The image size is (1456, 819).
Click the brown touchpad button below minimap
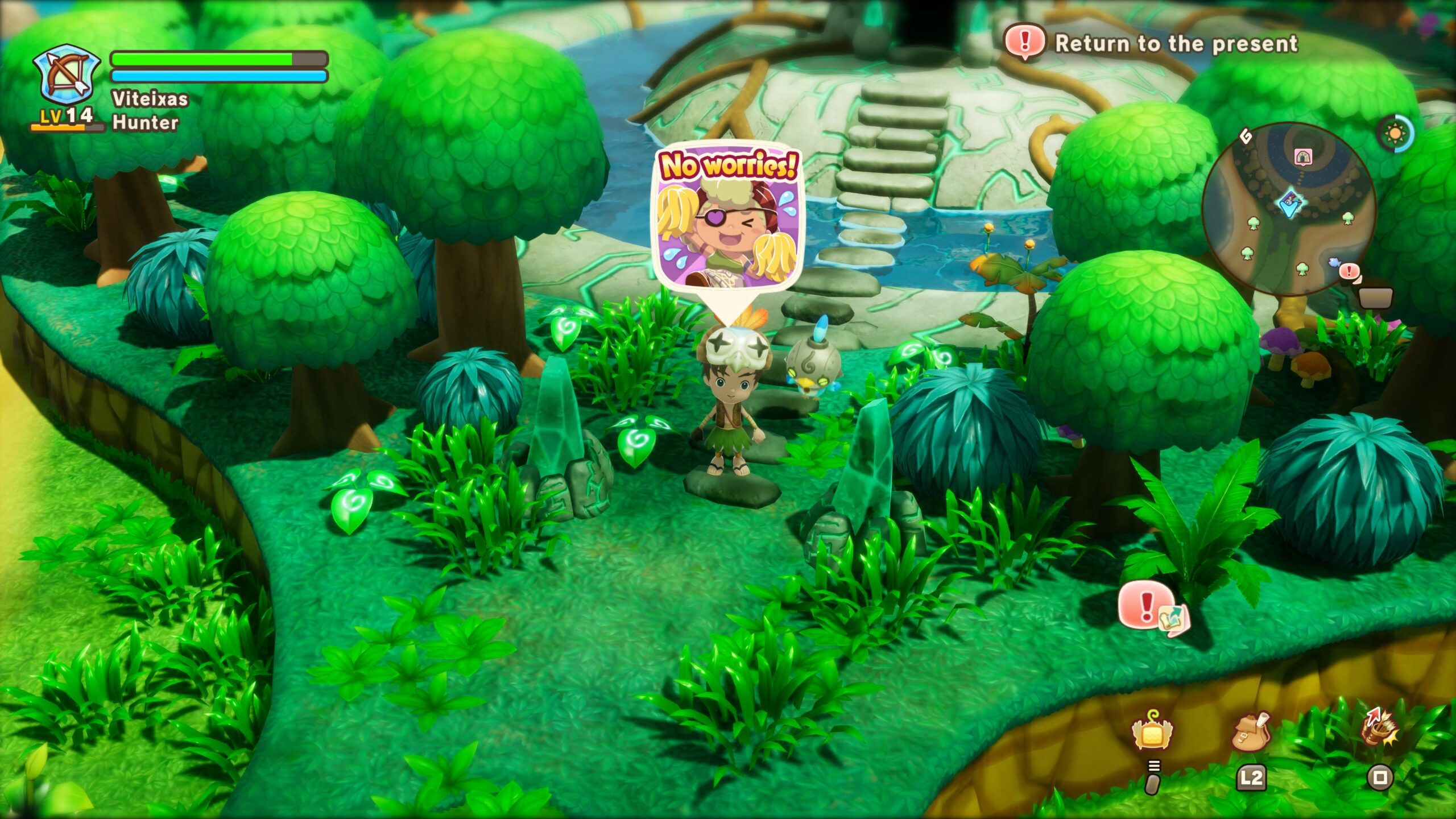pos(1375,297)
